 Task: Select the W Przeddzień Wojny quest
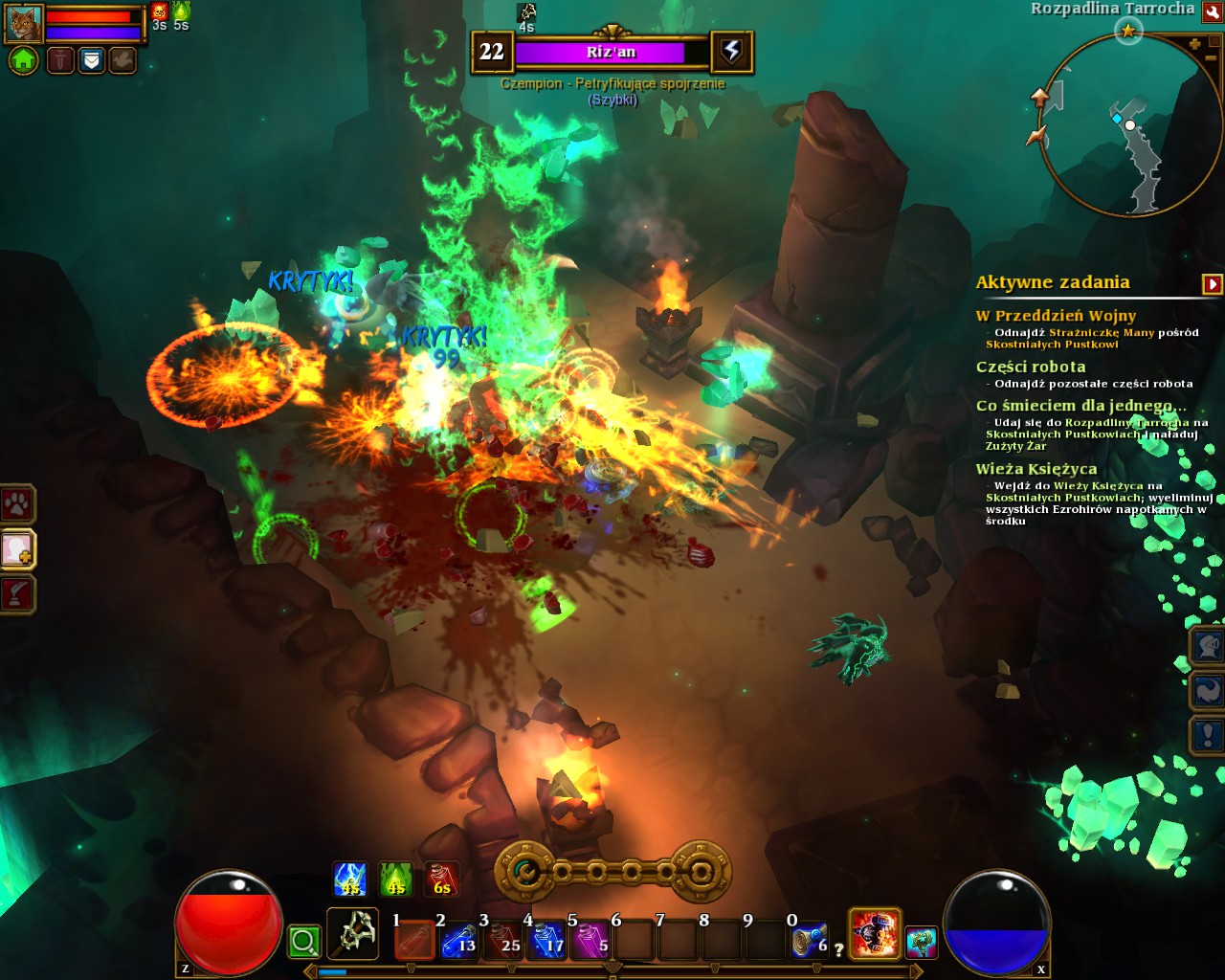(x=1056, y=316)
